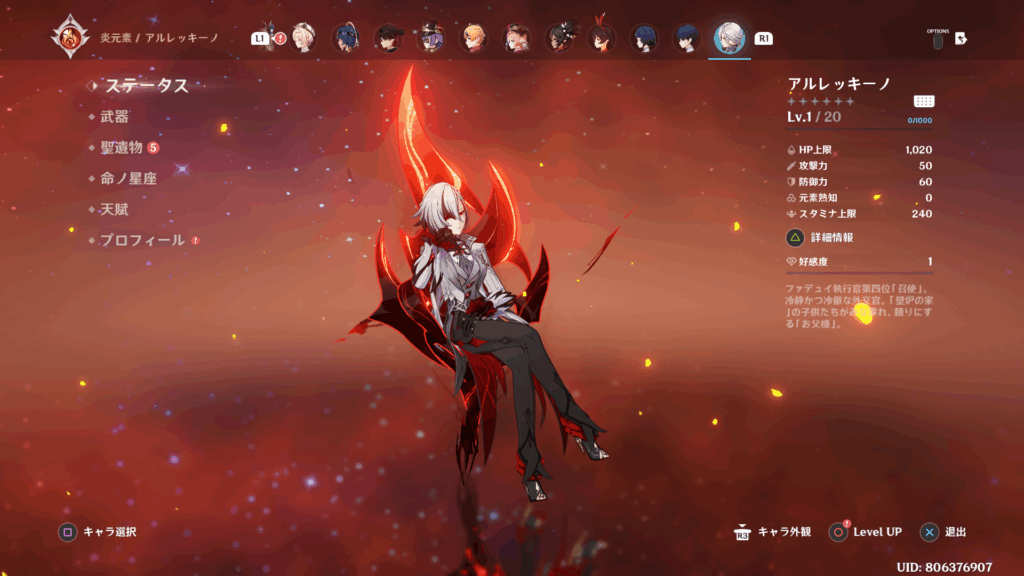Select Amber's portrait with the red ribbon
Image resolution: width=1024 pixels, height=576 pixels.
(x=602, y=38)
